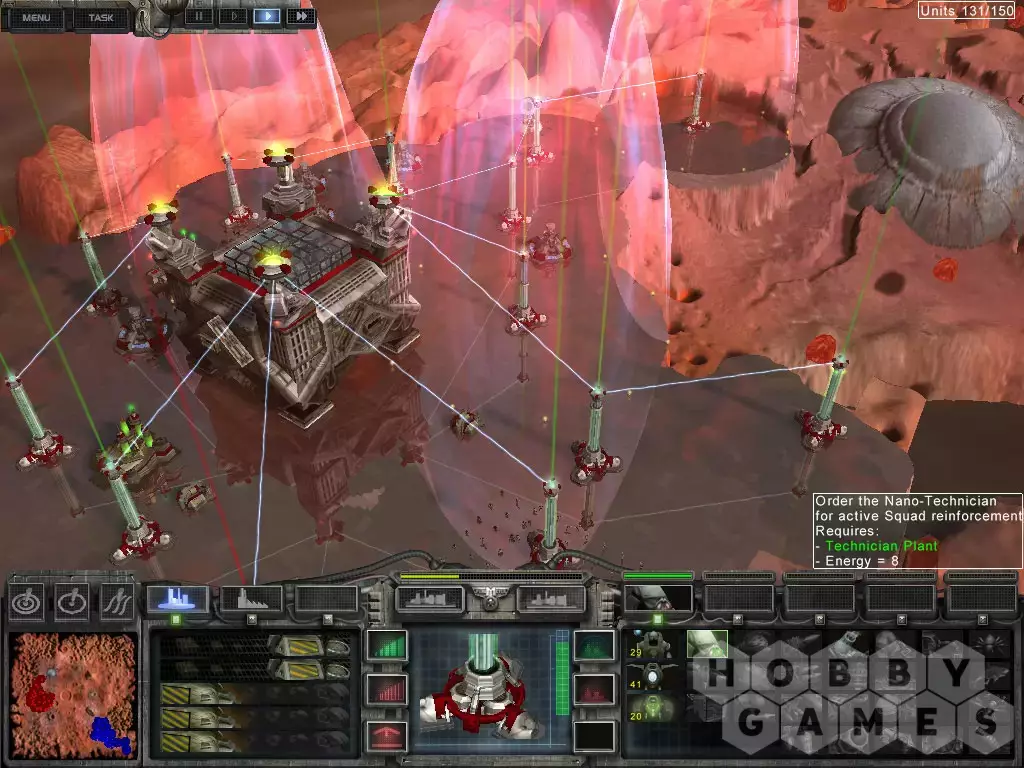Select the glowing blue building tab
The width and height of the screenshot is (1024, 768).
[x=177, y=598]
